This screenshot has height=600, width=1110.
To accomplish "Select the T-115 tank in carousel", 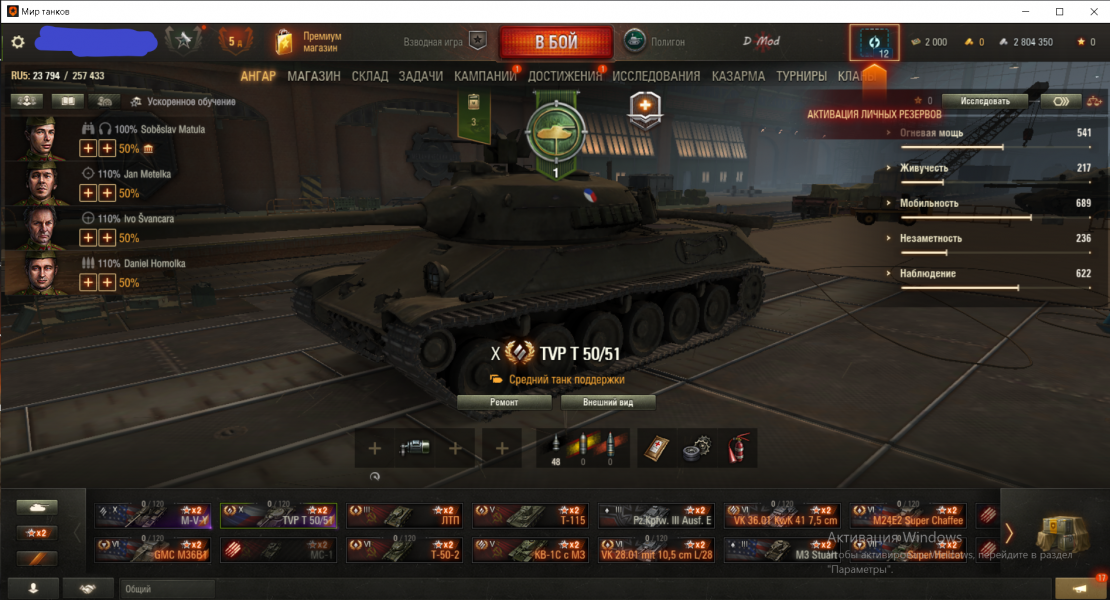I will tap(530, 515).
